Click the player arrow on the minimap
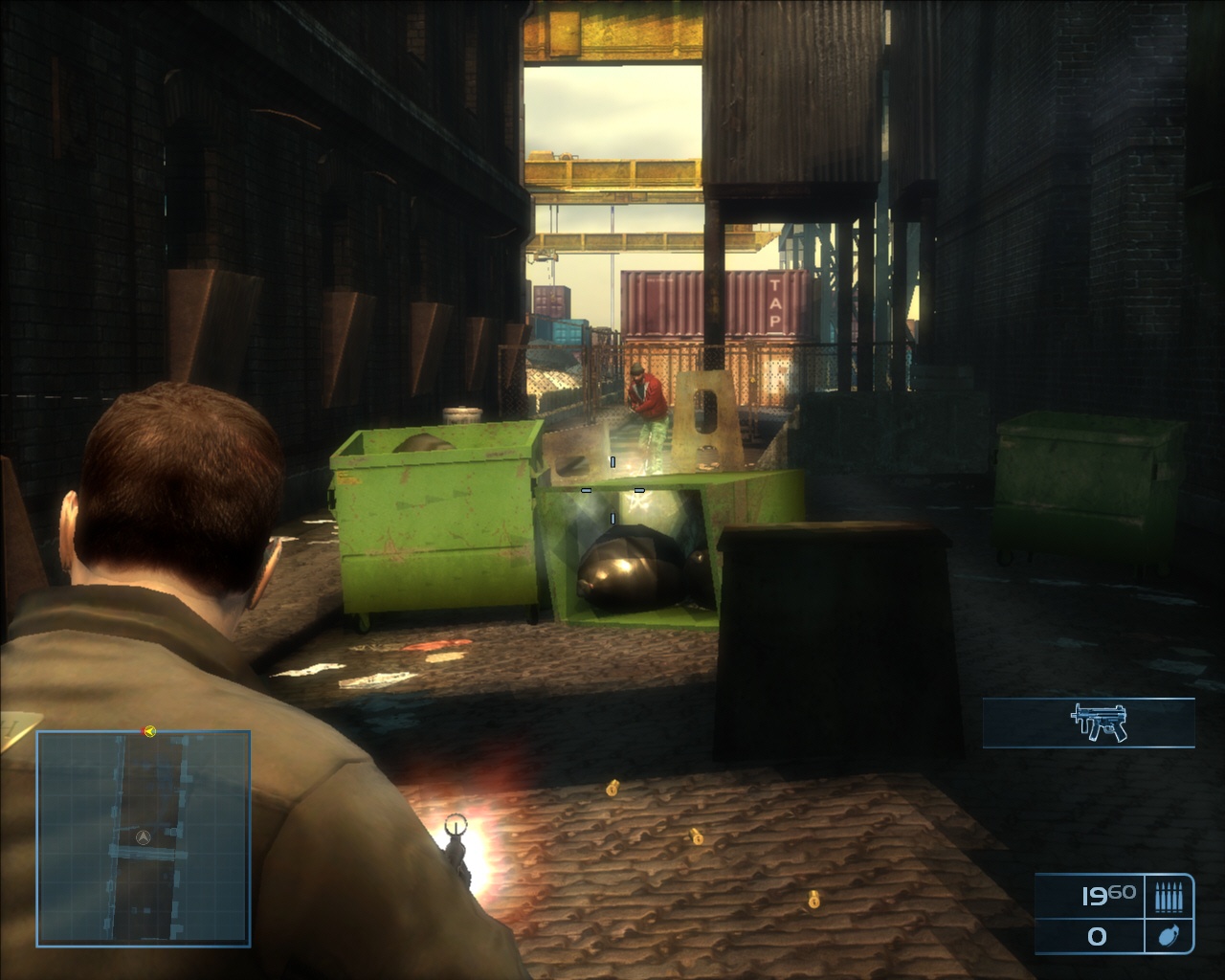The width and height of the screenshot is (1225, 980). [143, 836]
